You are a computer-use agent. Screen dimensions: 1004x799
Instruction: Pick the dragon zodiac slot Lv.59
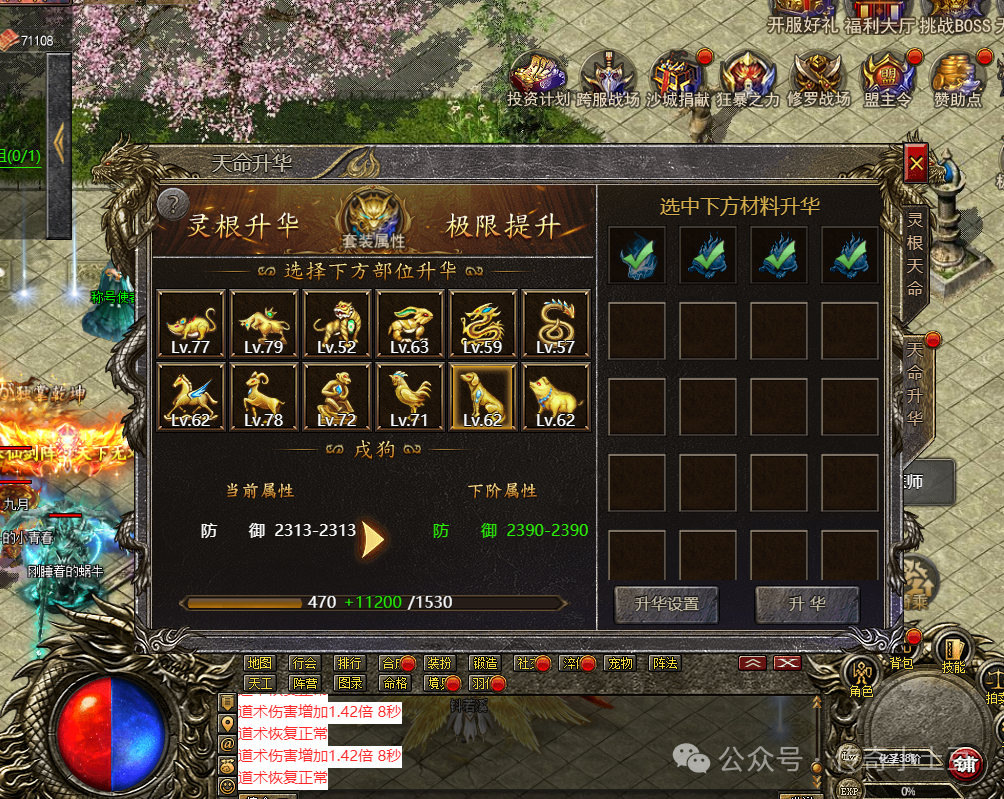tap(483, 324)
